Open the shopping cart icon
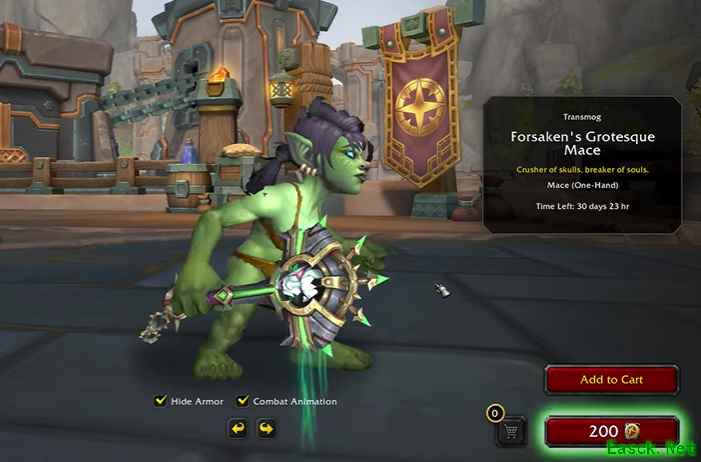Viewport: 701px width, 462px height. tap(511, 432)
